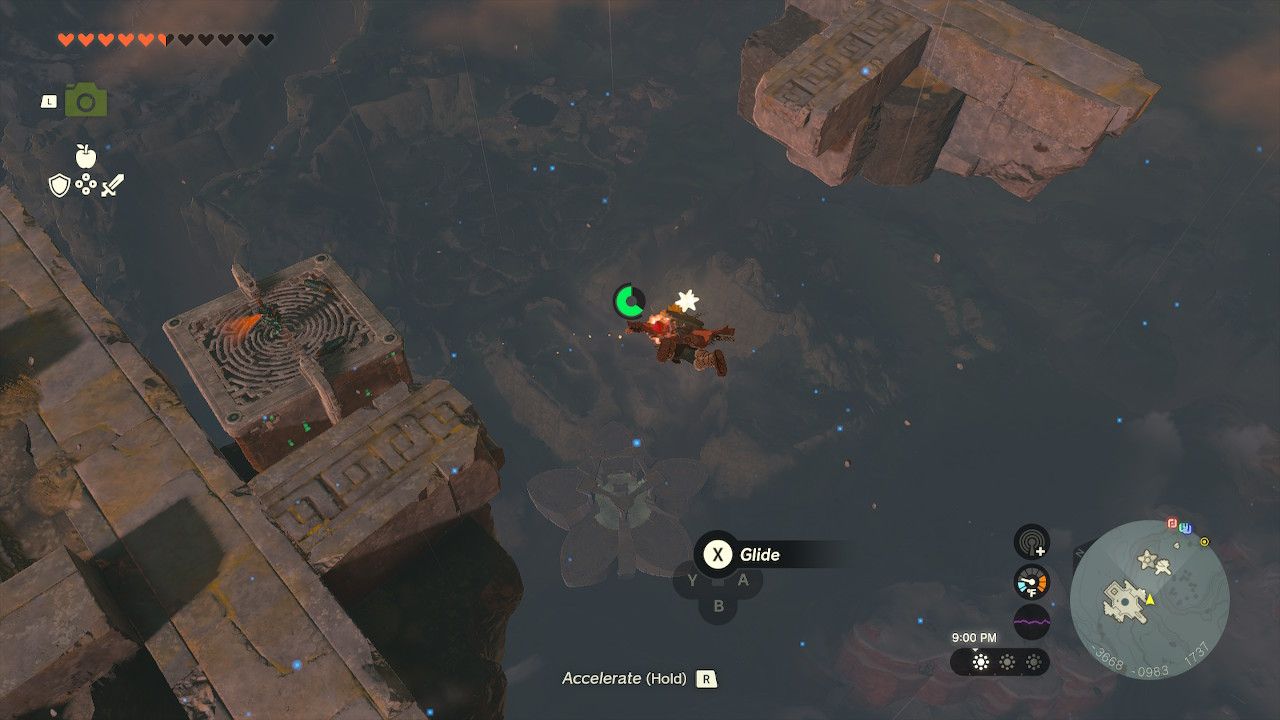Expand the blue marker above the minimap
Image resolution: width=1280 pixels, height=720 pixels.
coord(1185,528)
